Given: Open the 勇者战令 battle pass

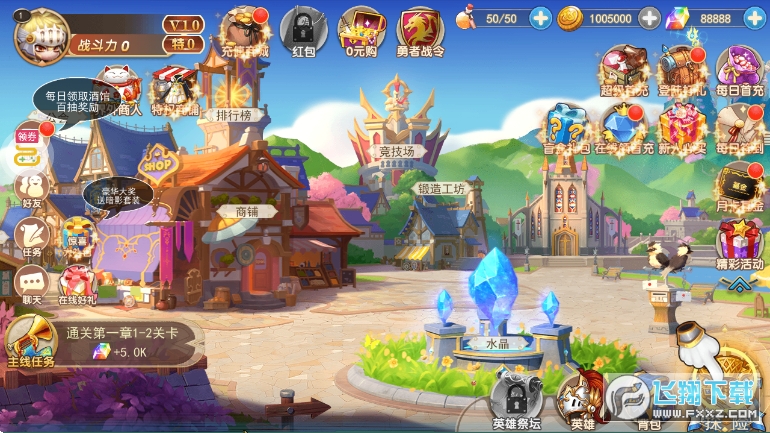Looking at the screenshot, I should click(422, 30).
